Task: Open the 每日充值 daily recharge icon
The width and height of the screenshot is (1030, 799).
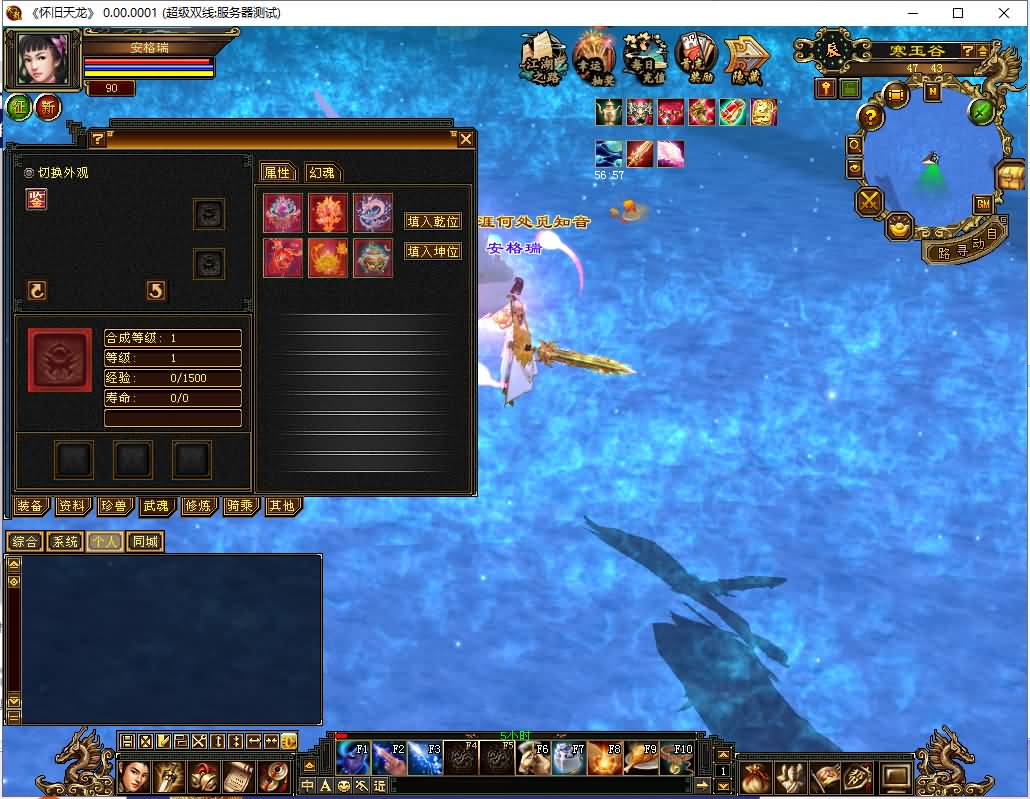Action: click(645, 58)
